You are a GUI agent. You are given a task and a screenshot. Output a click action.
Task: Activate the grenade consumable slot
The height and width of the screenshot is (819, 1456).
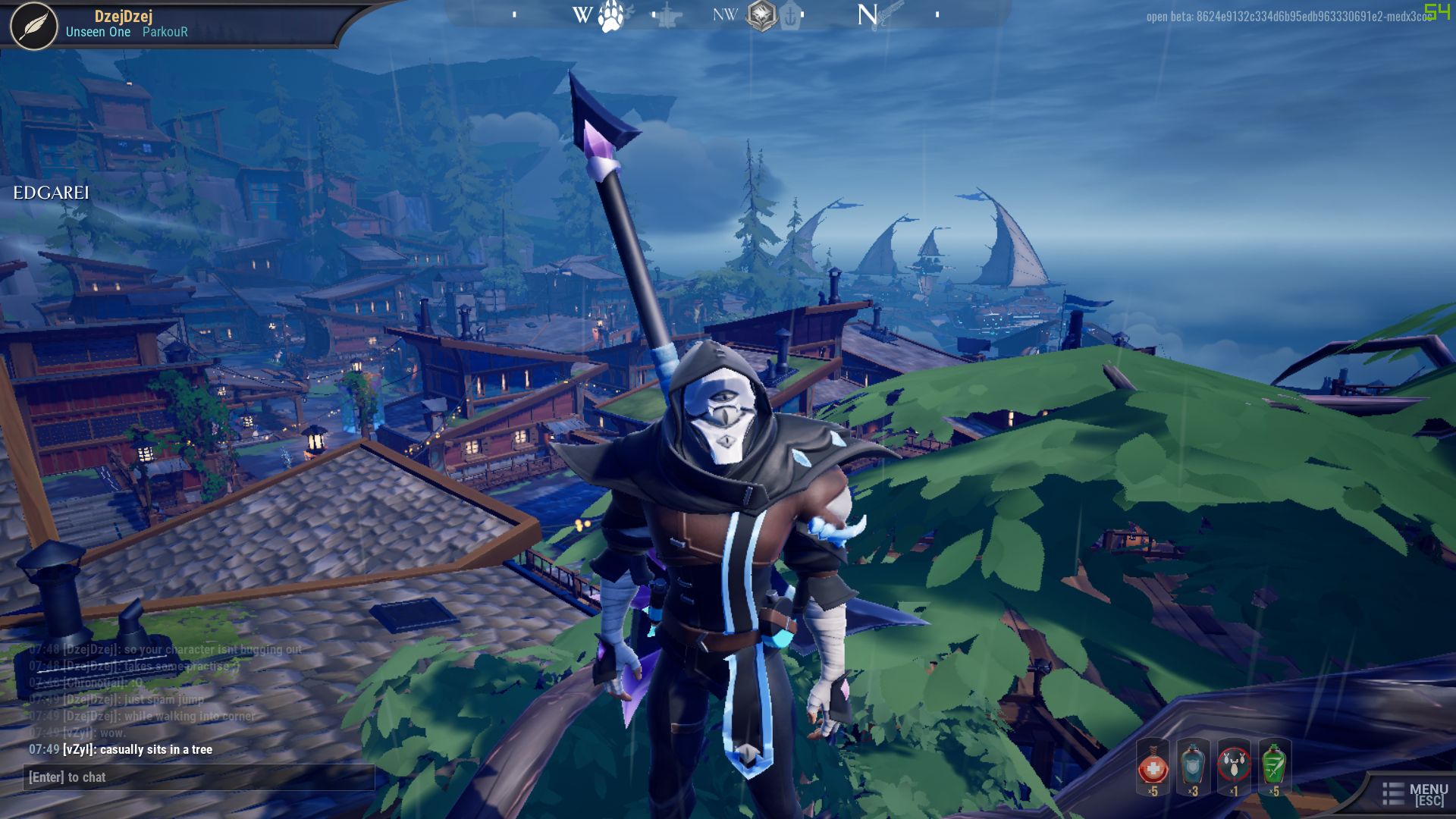(x=1235, y=767)
